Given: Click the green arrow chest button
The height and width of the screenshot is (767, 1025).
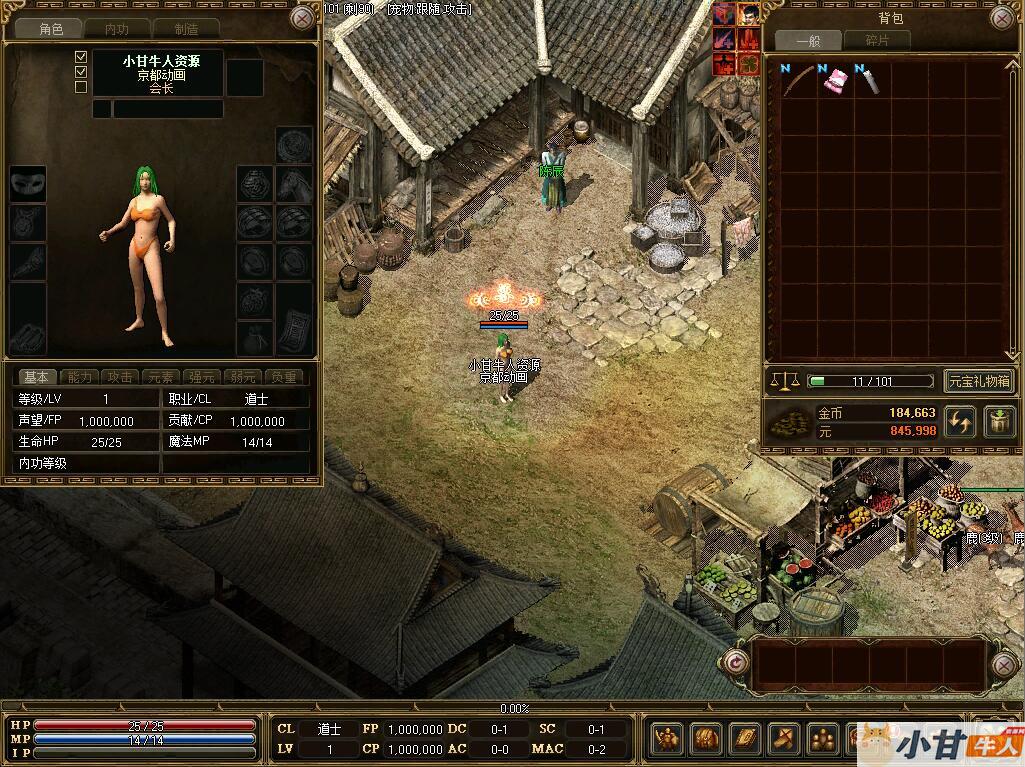Looking at the screenshot, I should click(x=999, y=421).
